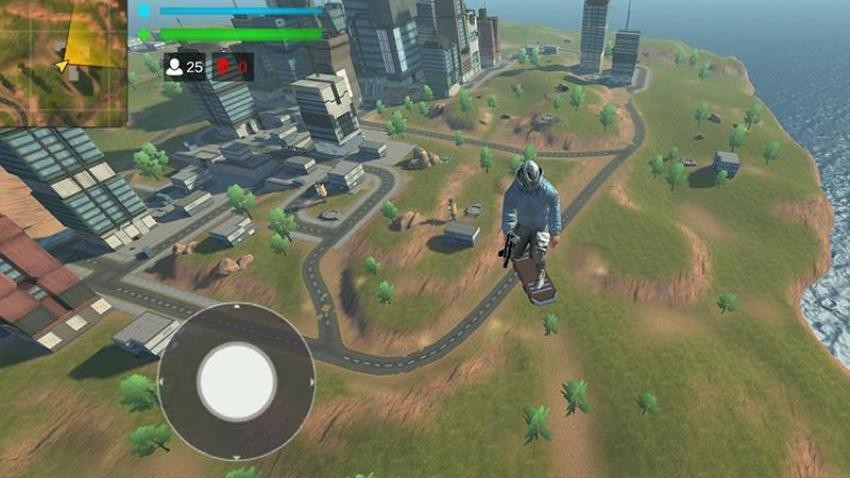
Task: Tap the virtual joystick's white thumb knob
Action: coord(237,381)
